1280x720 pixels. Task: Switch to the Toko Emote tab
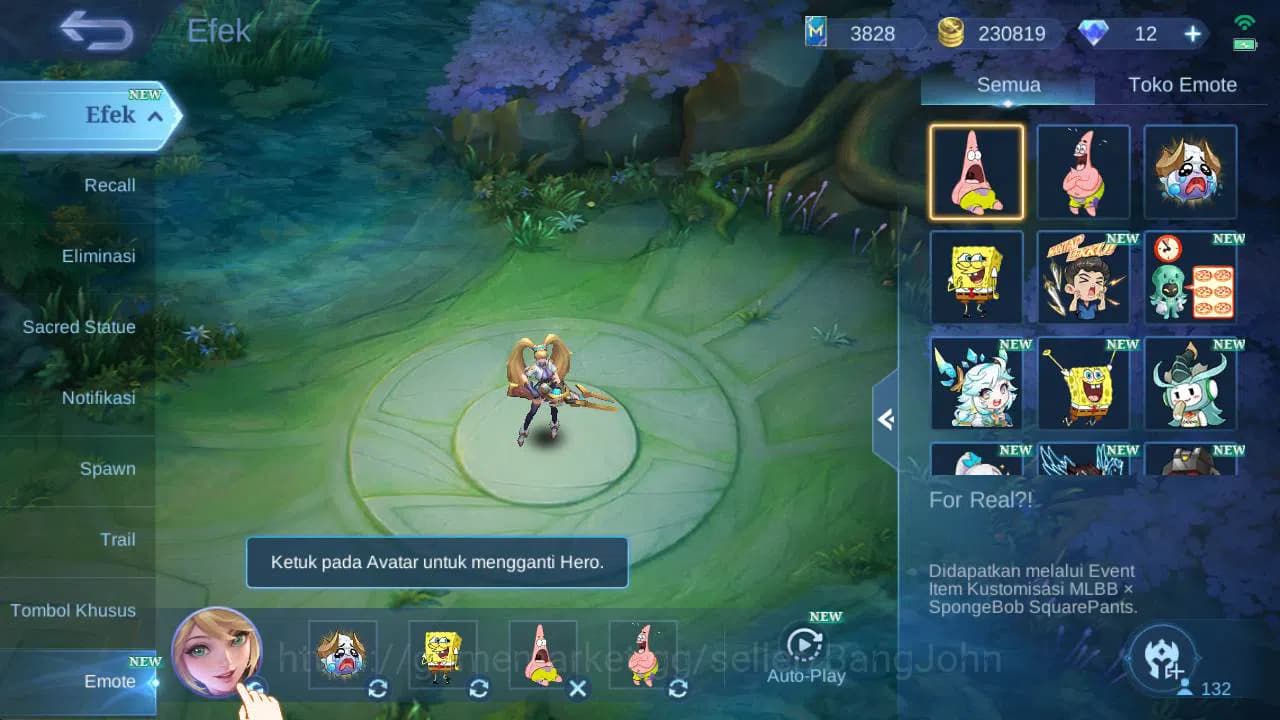pos(1183,85)
